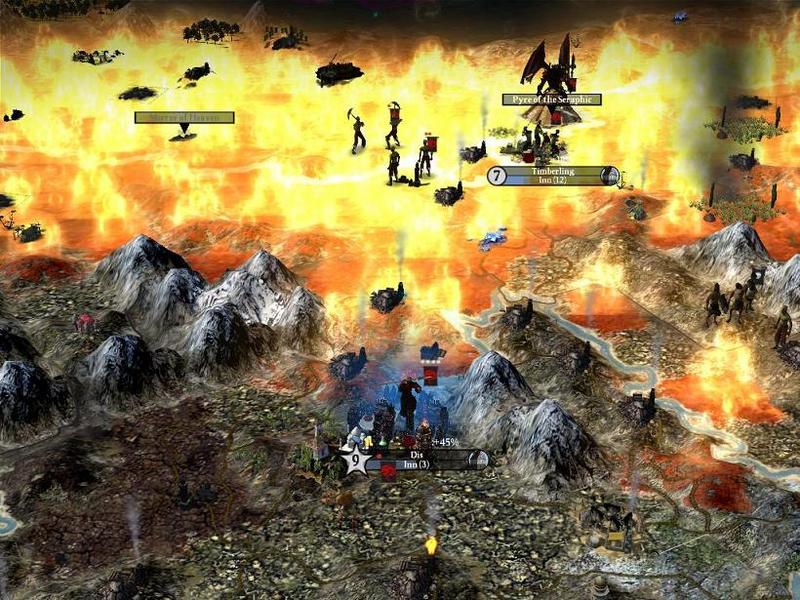The width and height of the screenshot is (800, 600).
Task: Select the Dis city name bar
Action: click(420, 460)
